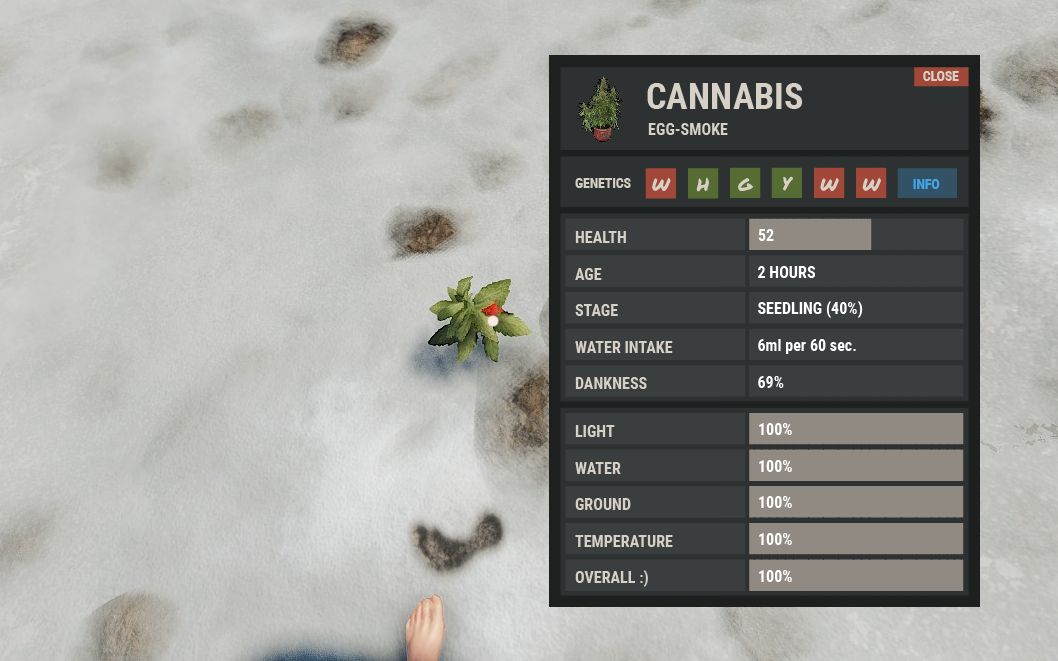Choose the green Y gene tile

point(786,184)
